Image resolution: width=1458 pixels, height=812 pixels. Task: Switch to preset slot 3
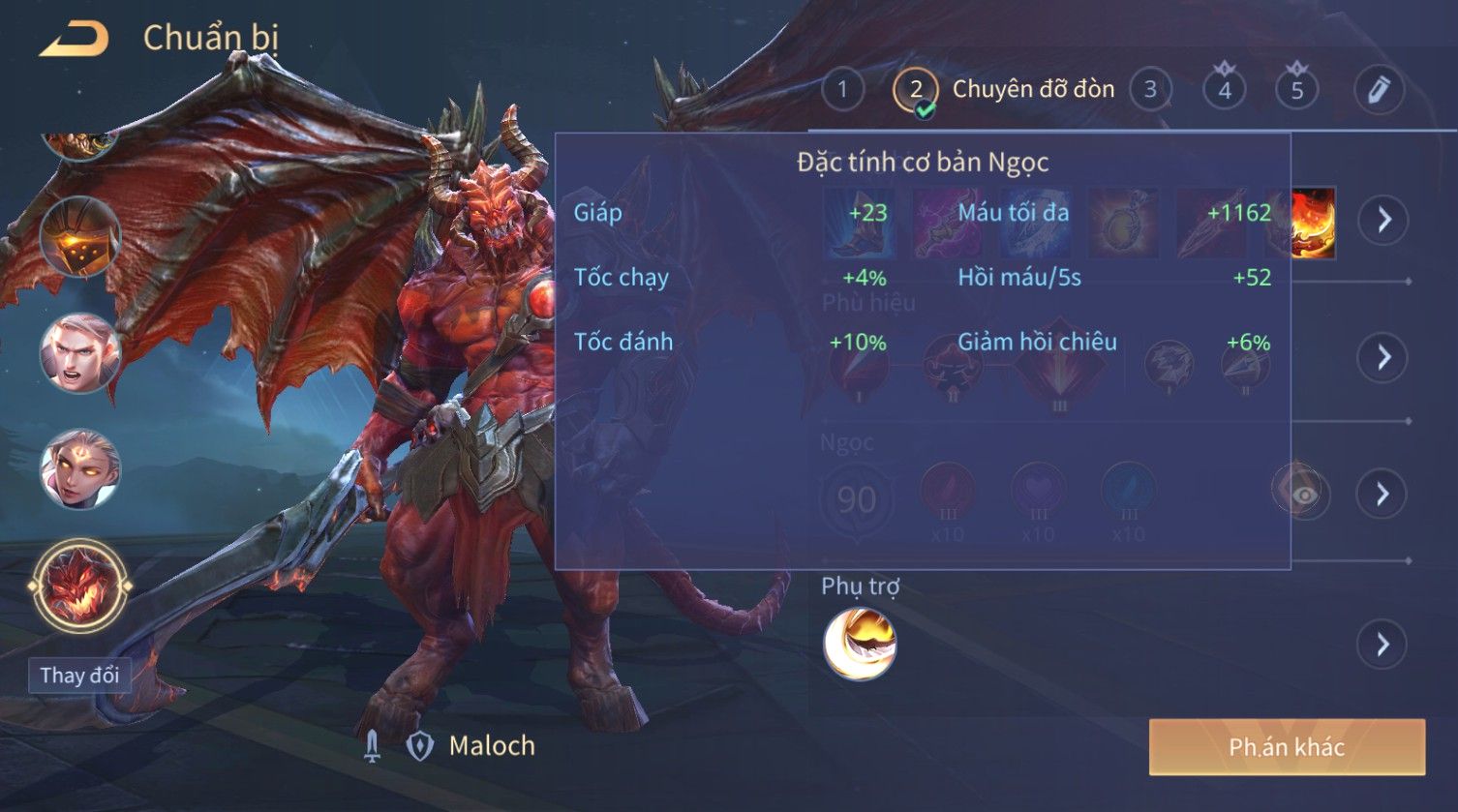(1150, 90)
